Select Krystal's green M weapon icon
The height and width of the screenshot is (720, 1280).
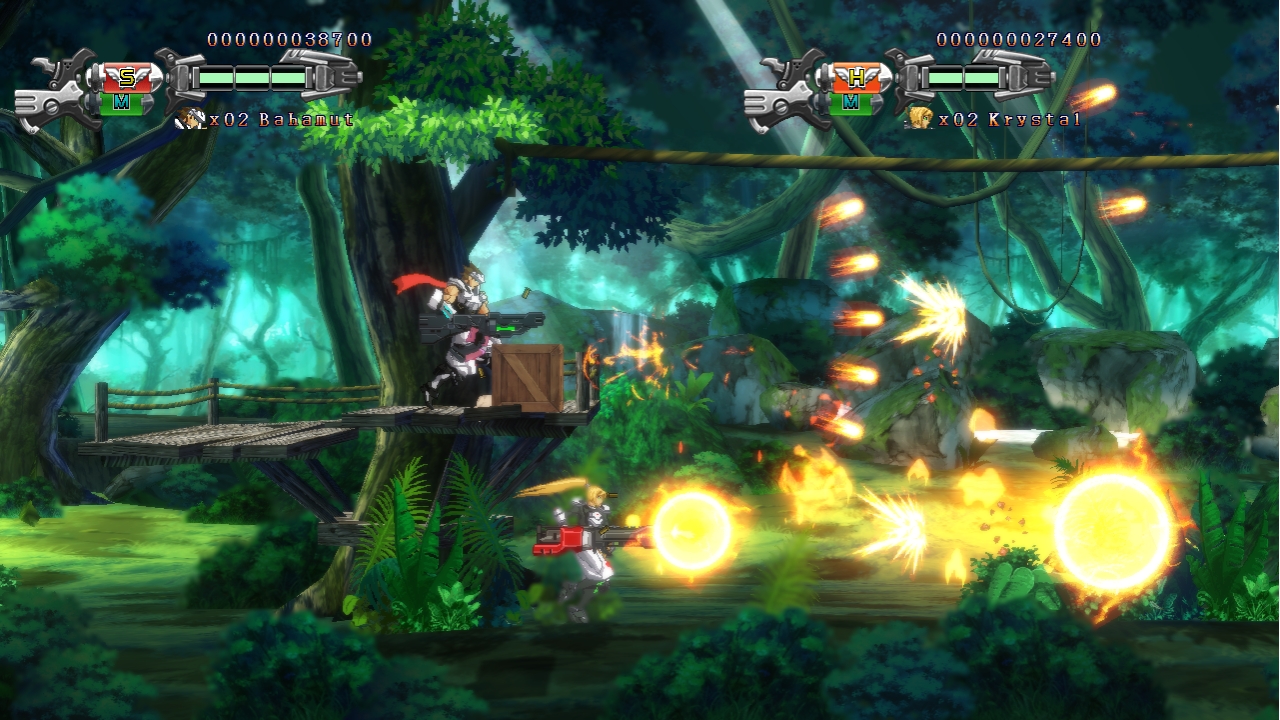[850, 103]
